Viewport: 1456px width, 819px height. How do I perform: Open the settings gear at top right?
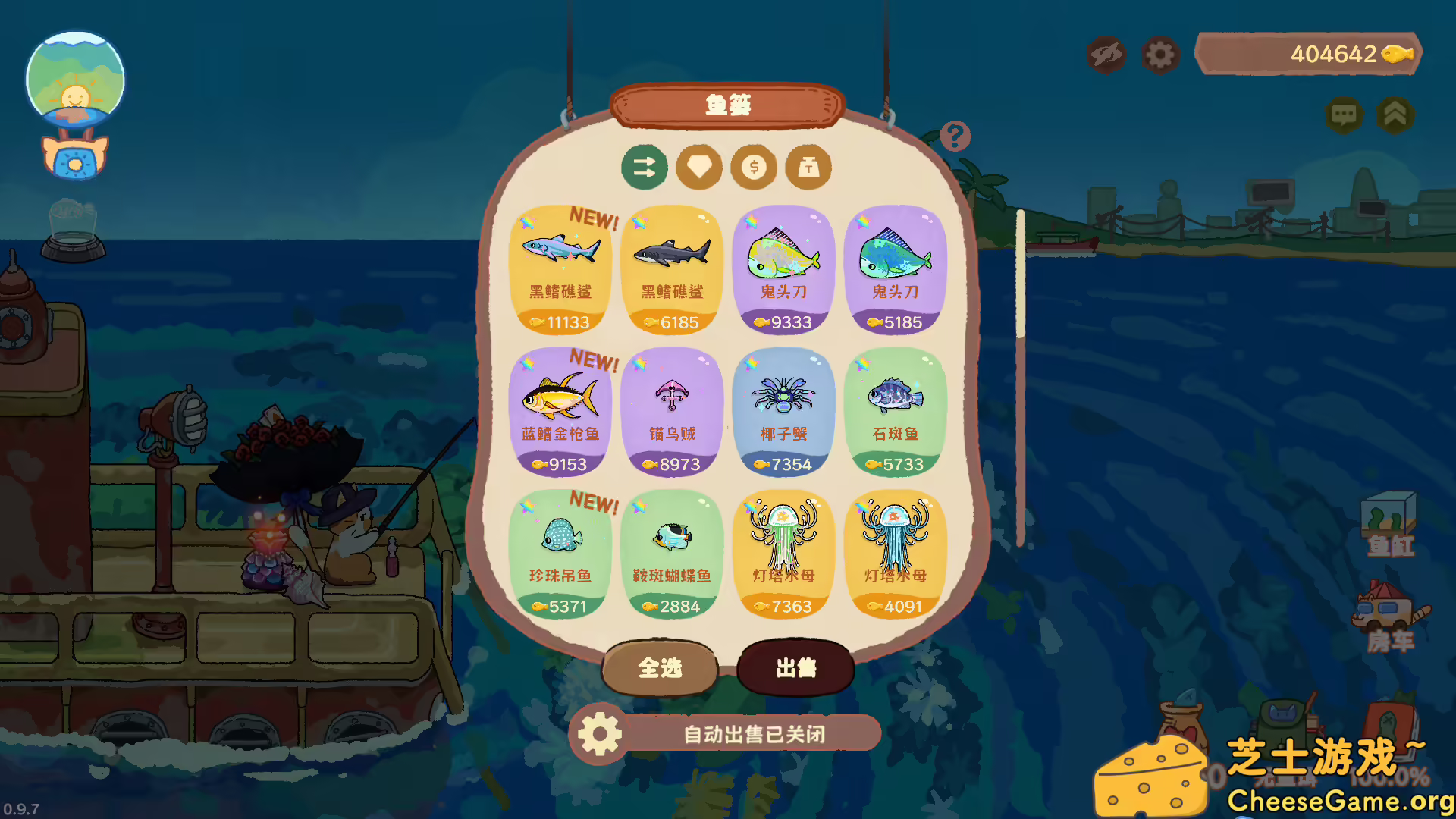(x=1161, y=54)
